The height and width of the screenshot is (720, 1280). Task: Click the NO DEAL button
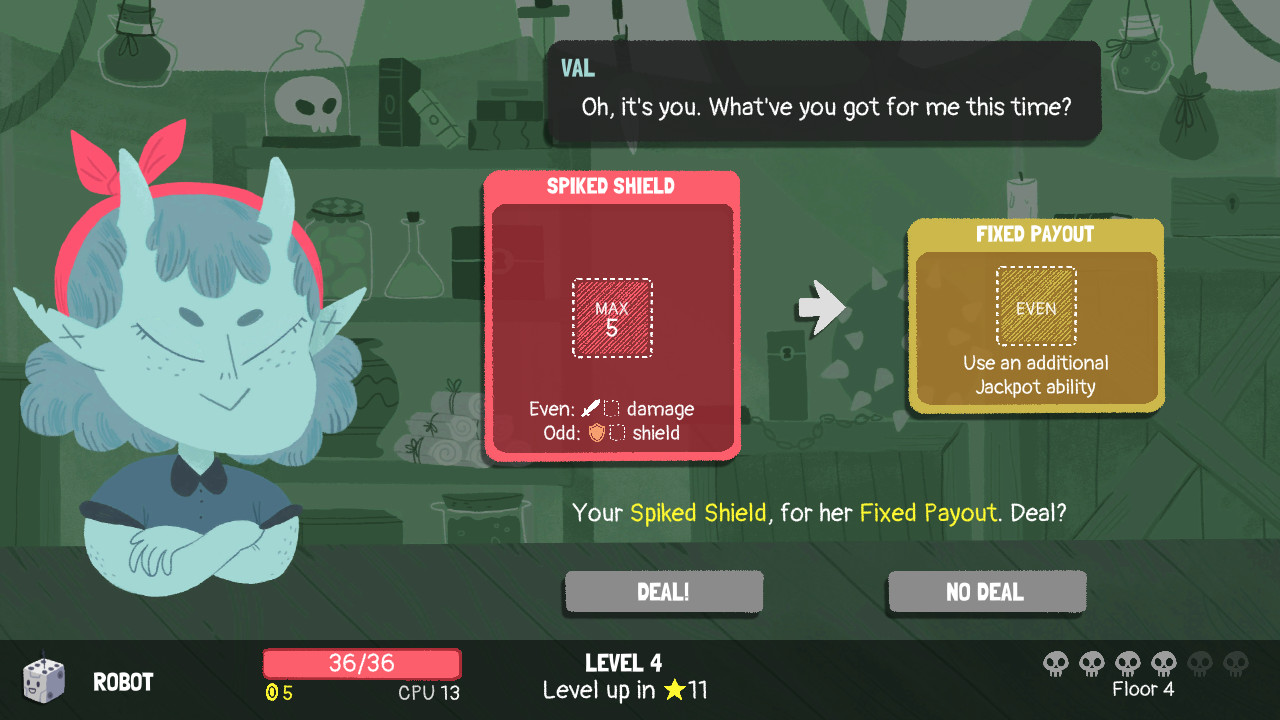pyautogui.click(x=986, y=591)
